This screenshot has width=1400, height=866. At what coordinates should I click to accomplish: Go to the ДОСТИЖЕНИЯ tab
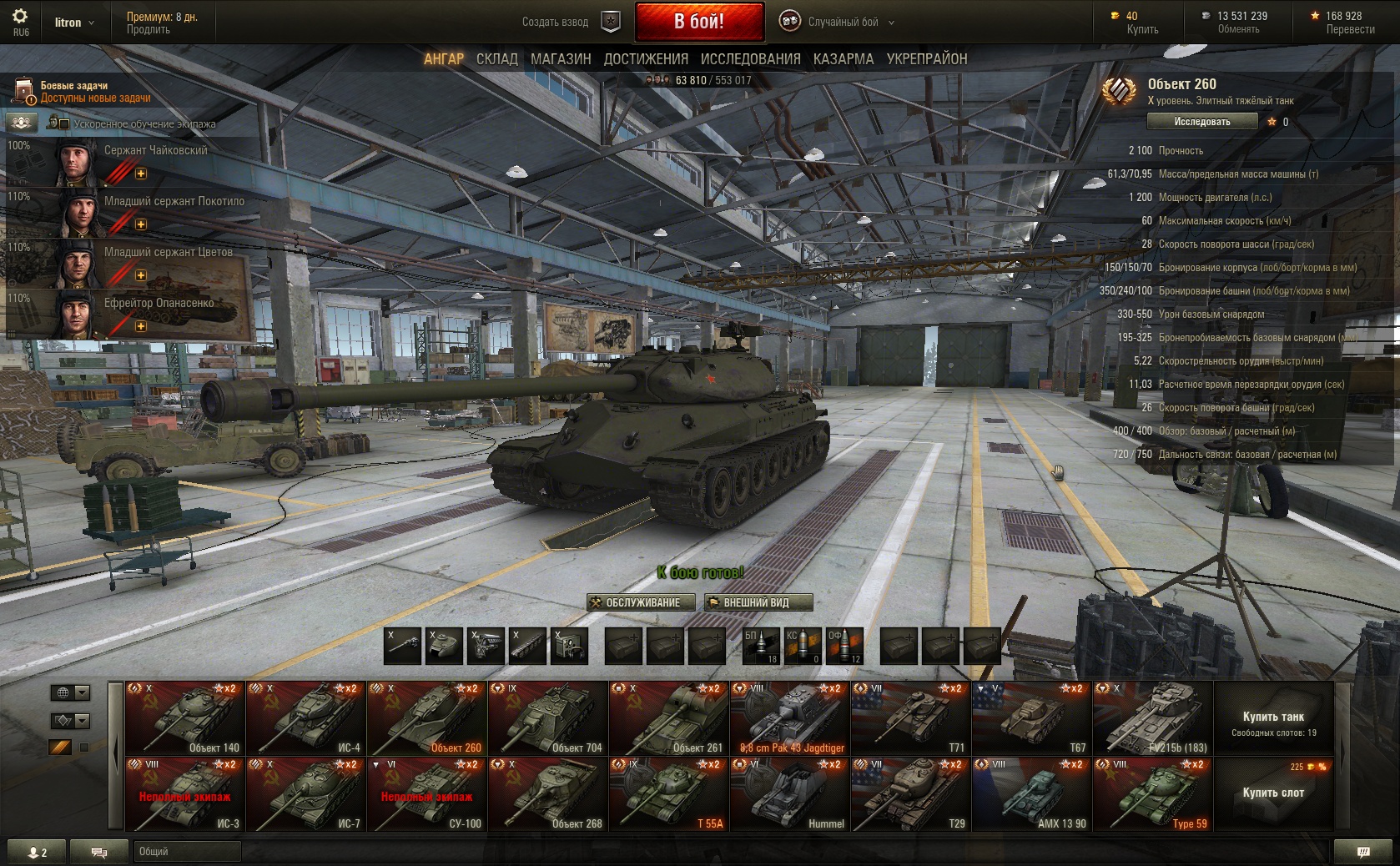[x=646, y=58]
